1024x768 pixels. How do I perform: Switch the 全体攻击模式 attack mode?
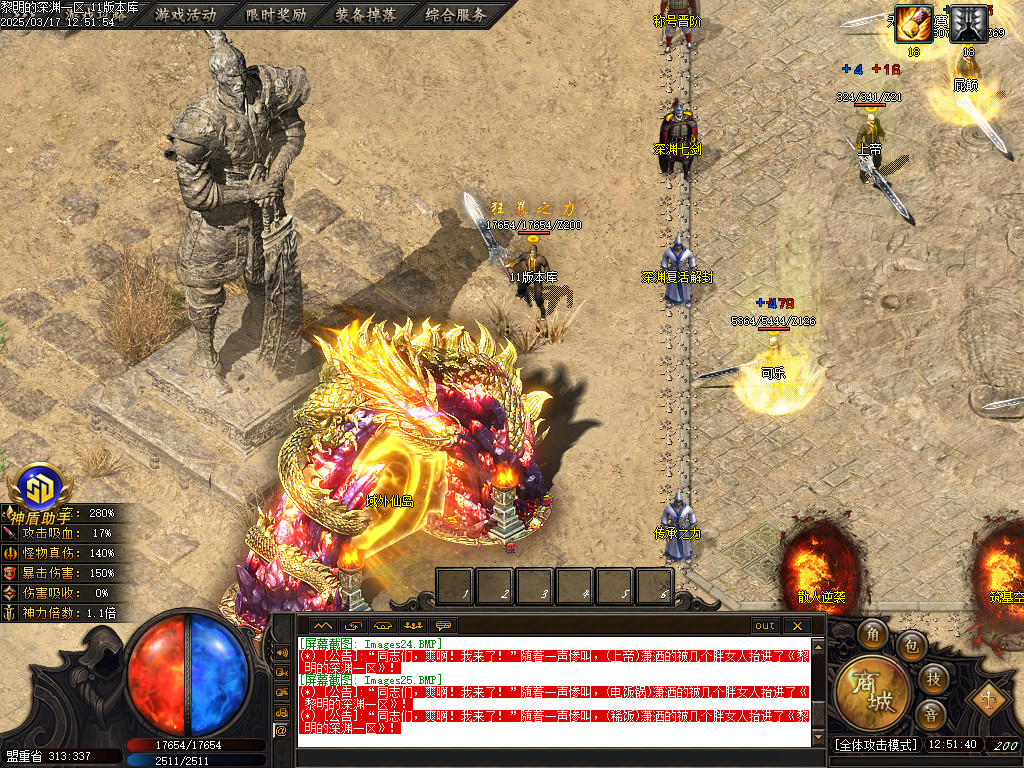click(x=875, y=745)
